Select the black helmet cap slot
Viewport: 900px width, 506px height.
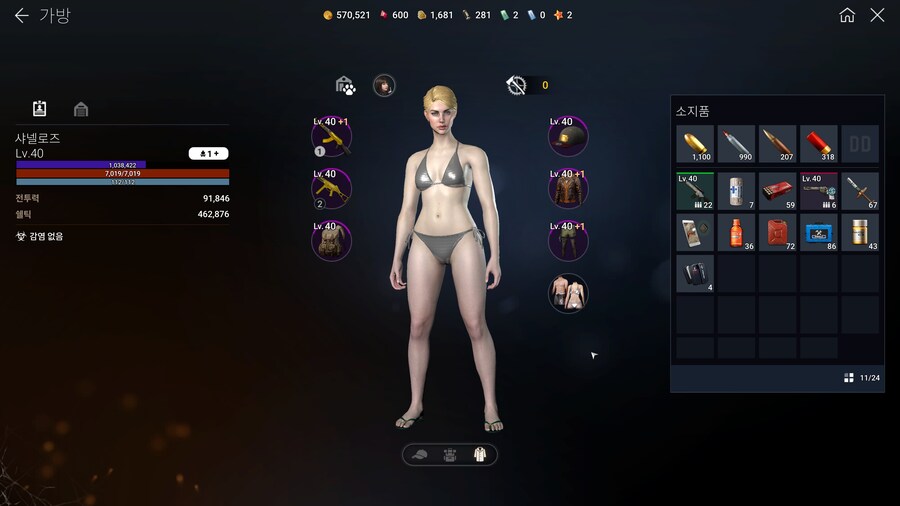pyautogui.click(x=568, y=136)
